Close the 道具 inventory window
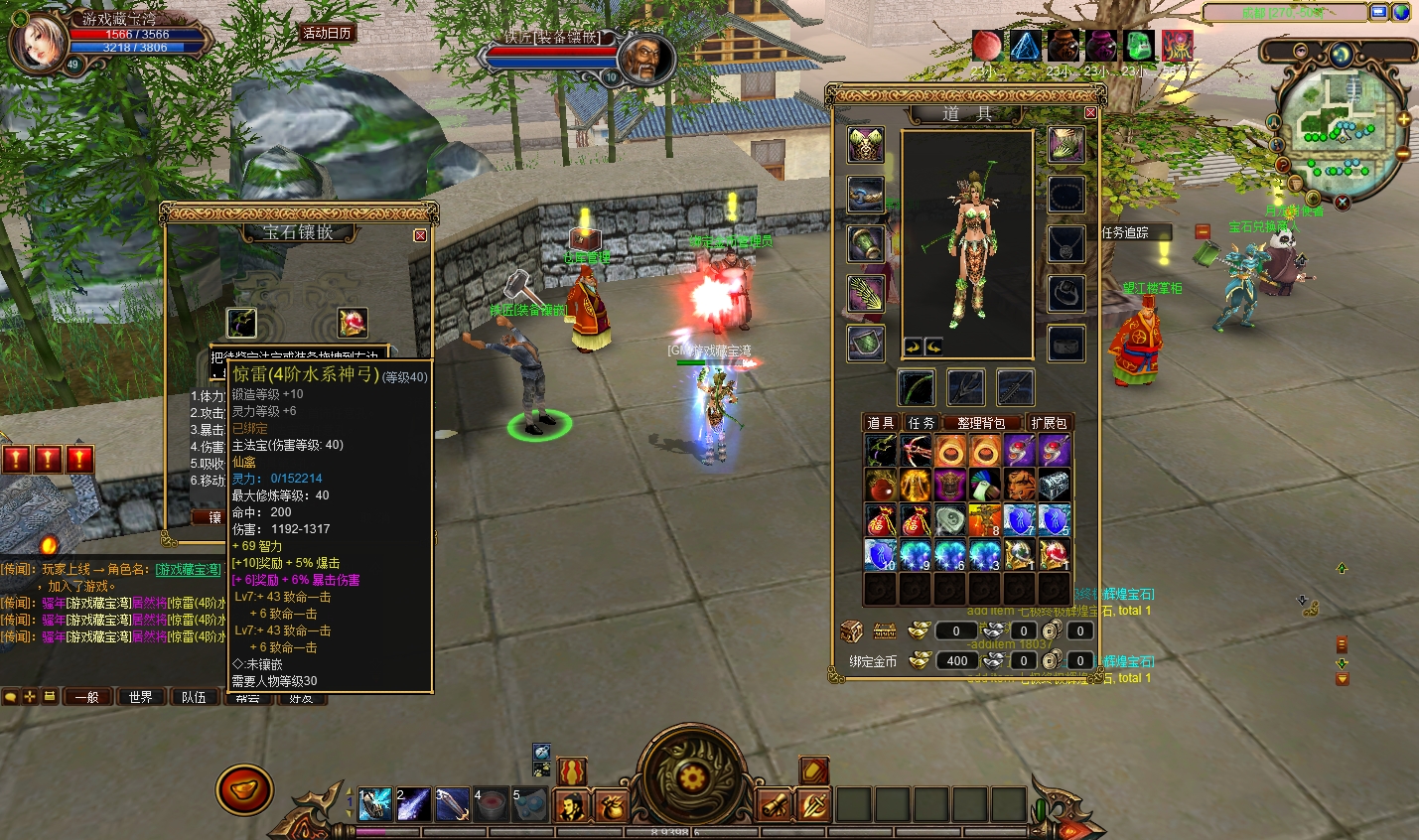The width and height of the screenshot is (1419, 840). click(x=1090, y=113)
